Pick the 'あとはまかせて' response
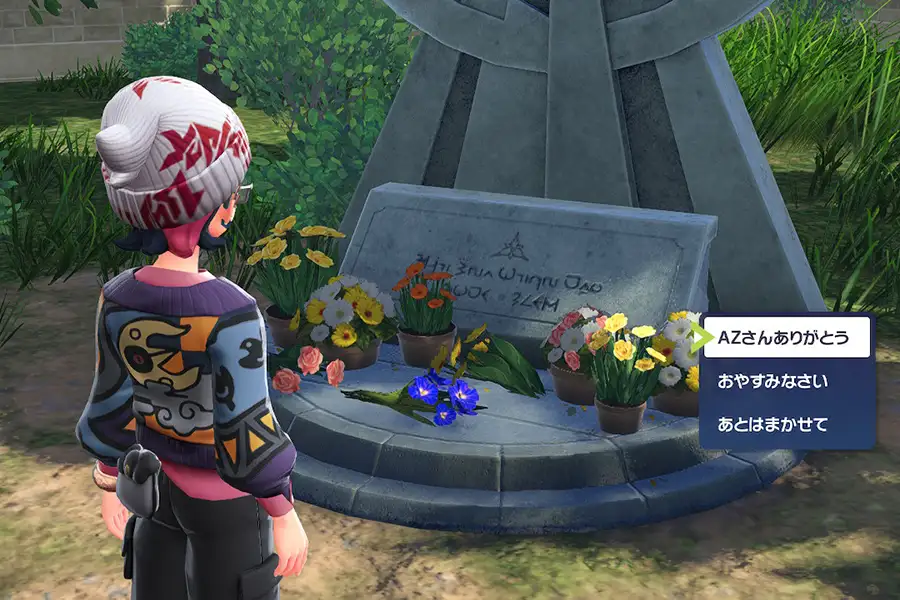 tap(773, 426)
